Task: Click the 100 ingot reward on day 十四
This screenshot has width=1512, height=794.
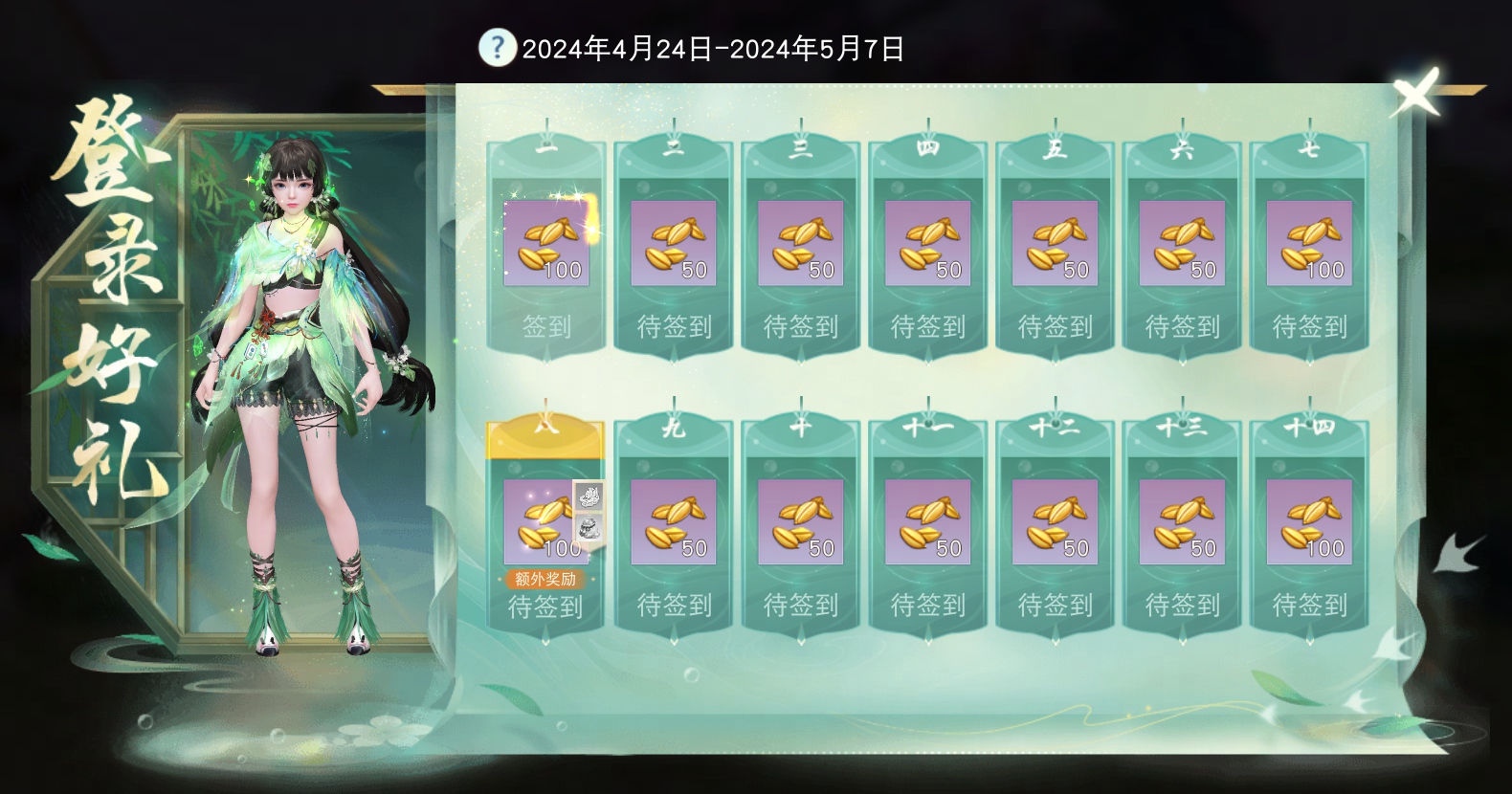Action: point(1309,521)
